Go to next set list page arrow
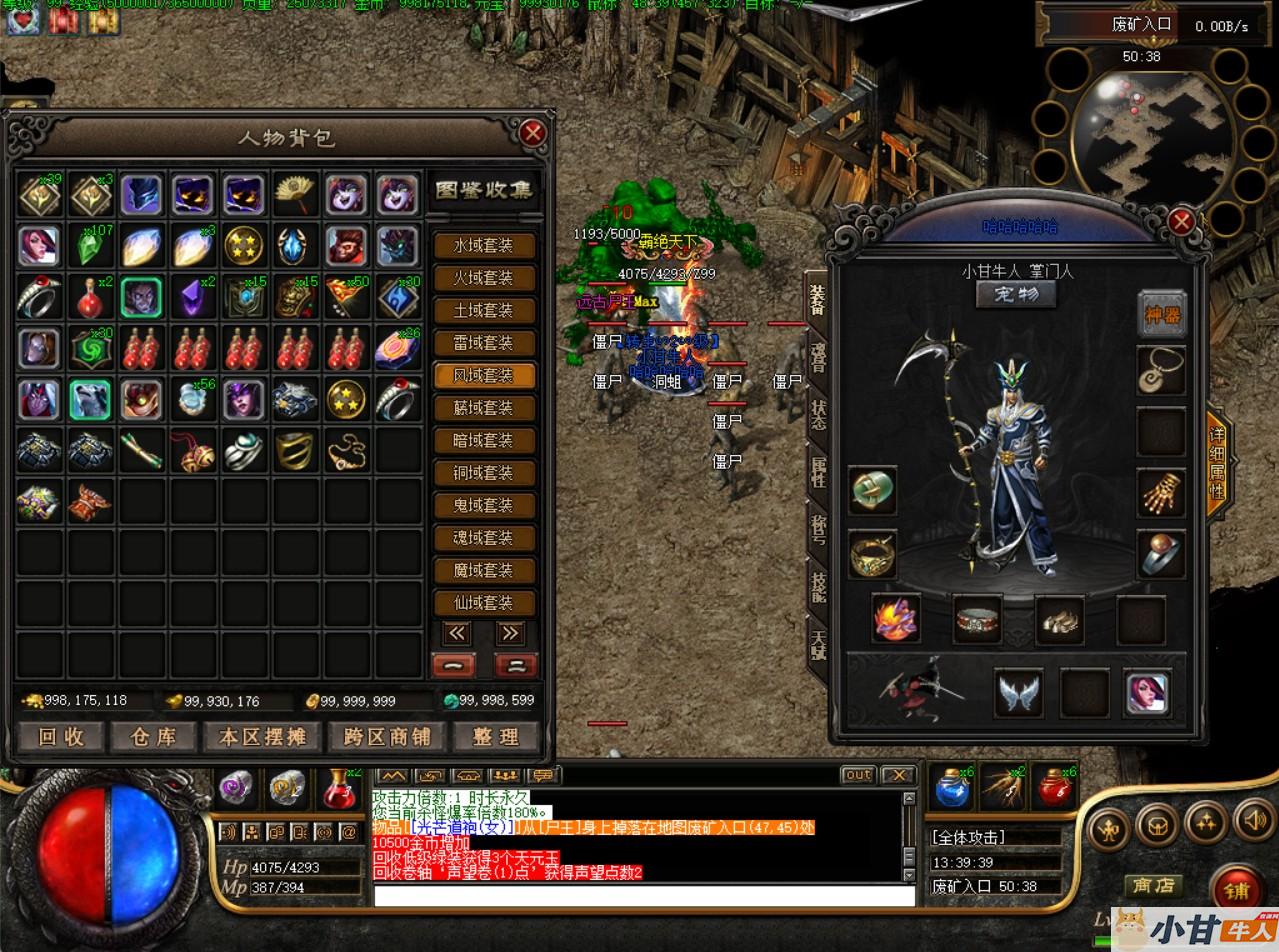 510,633
